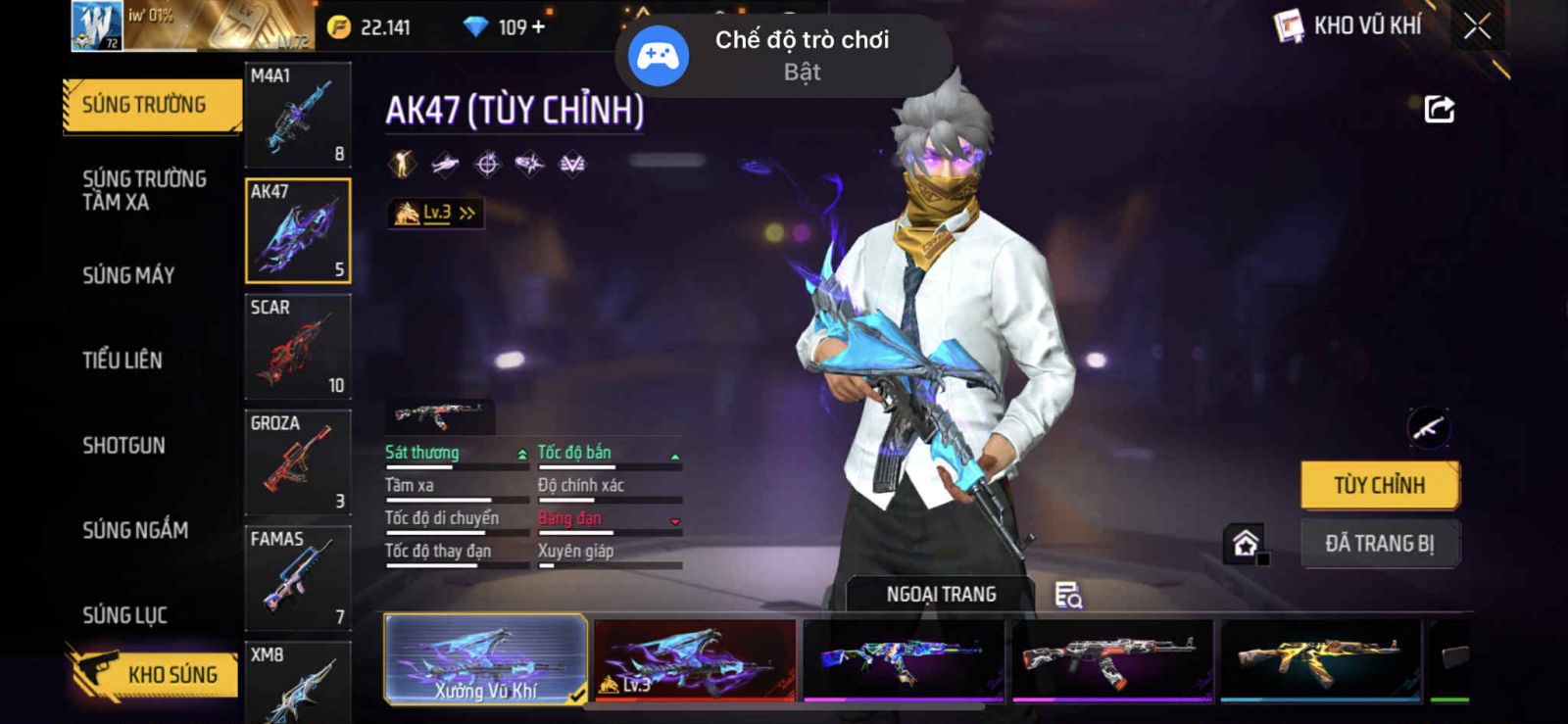Choose the SHOTGUN category
The height and width of the screenshot is (724, 1568).
click(x=123, y=446)
